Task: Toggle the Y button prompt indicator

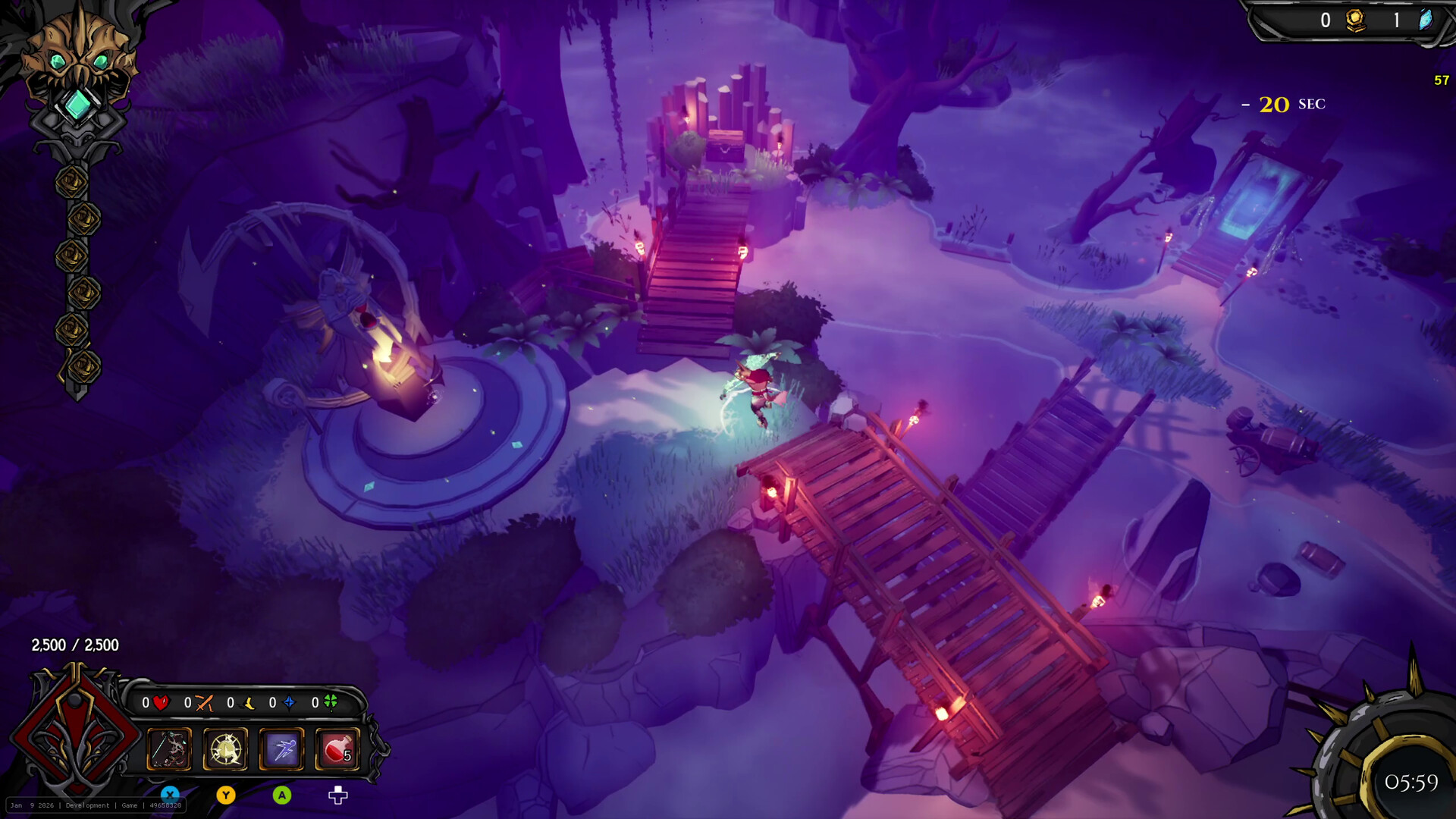Action: pyautogui.click(x=227, y=793)
